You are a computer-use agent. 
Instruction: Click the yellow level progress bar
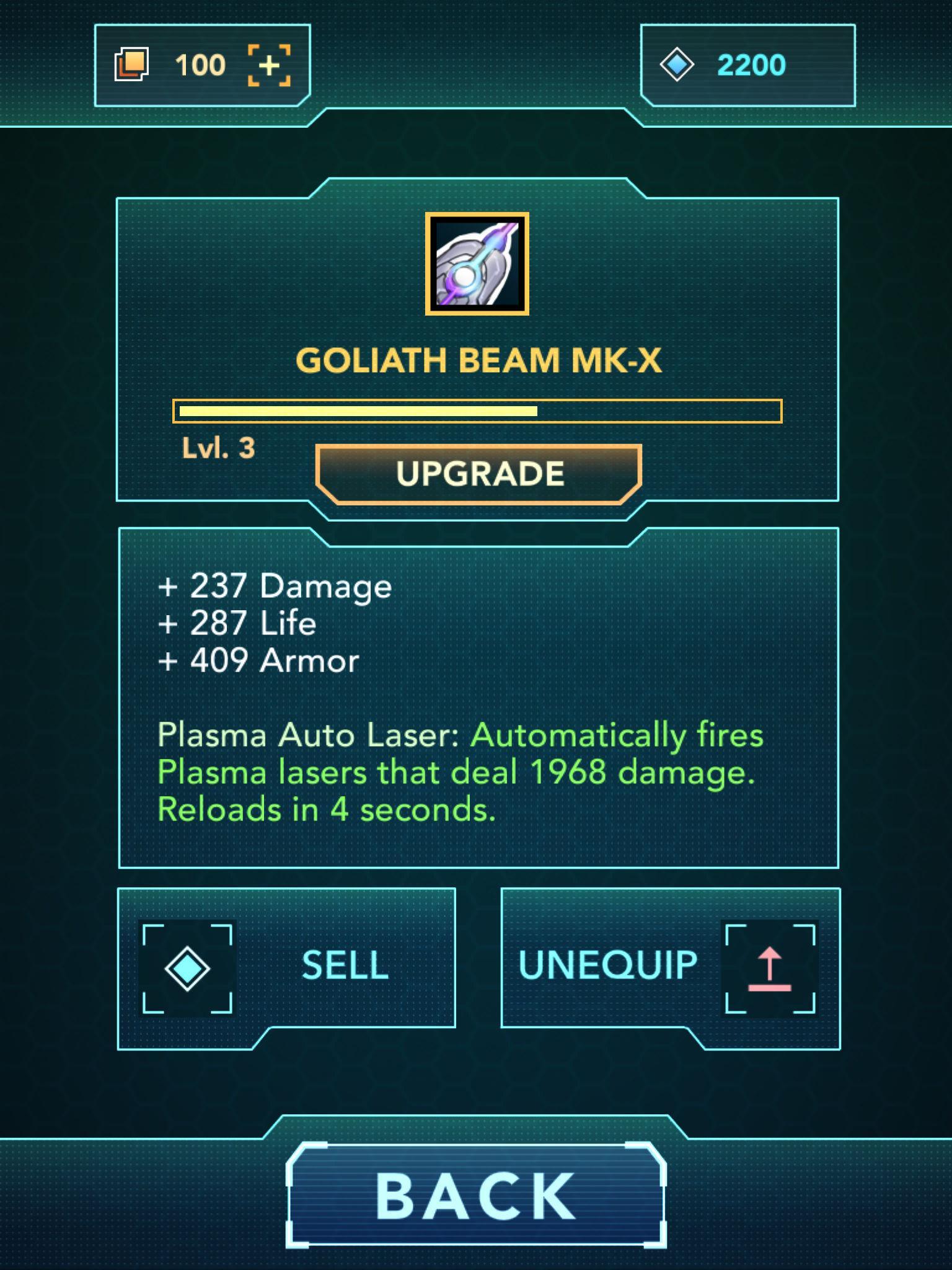[477, 411]
